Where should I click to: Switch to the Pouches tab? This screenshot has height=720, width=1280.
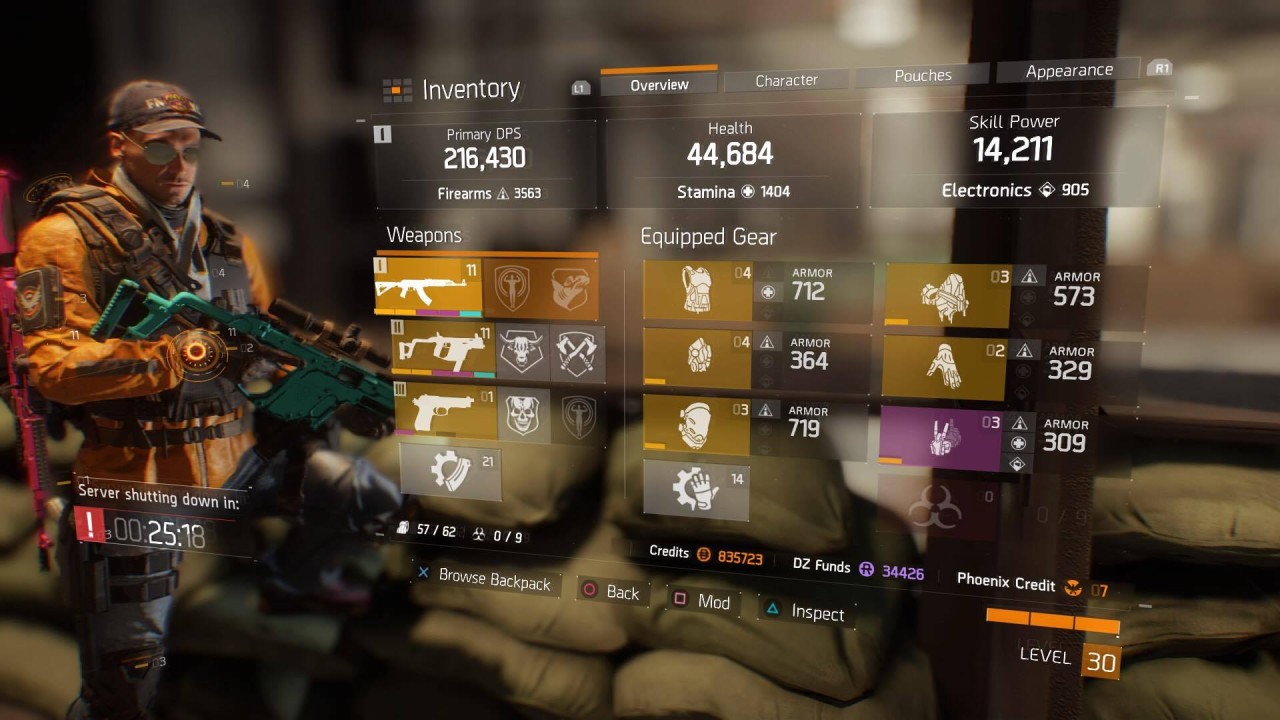tap(922, 75)
